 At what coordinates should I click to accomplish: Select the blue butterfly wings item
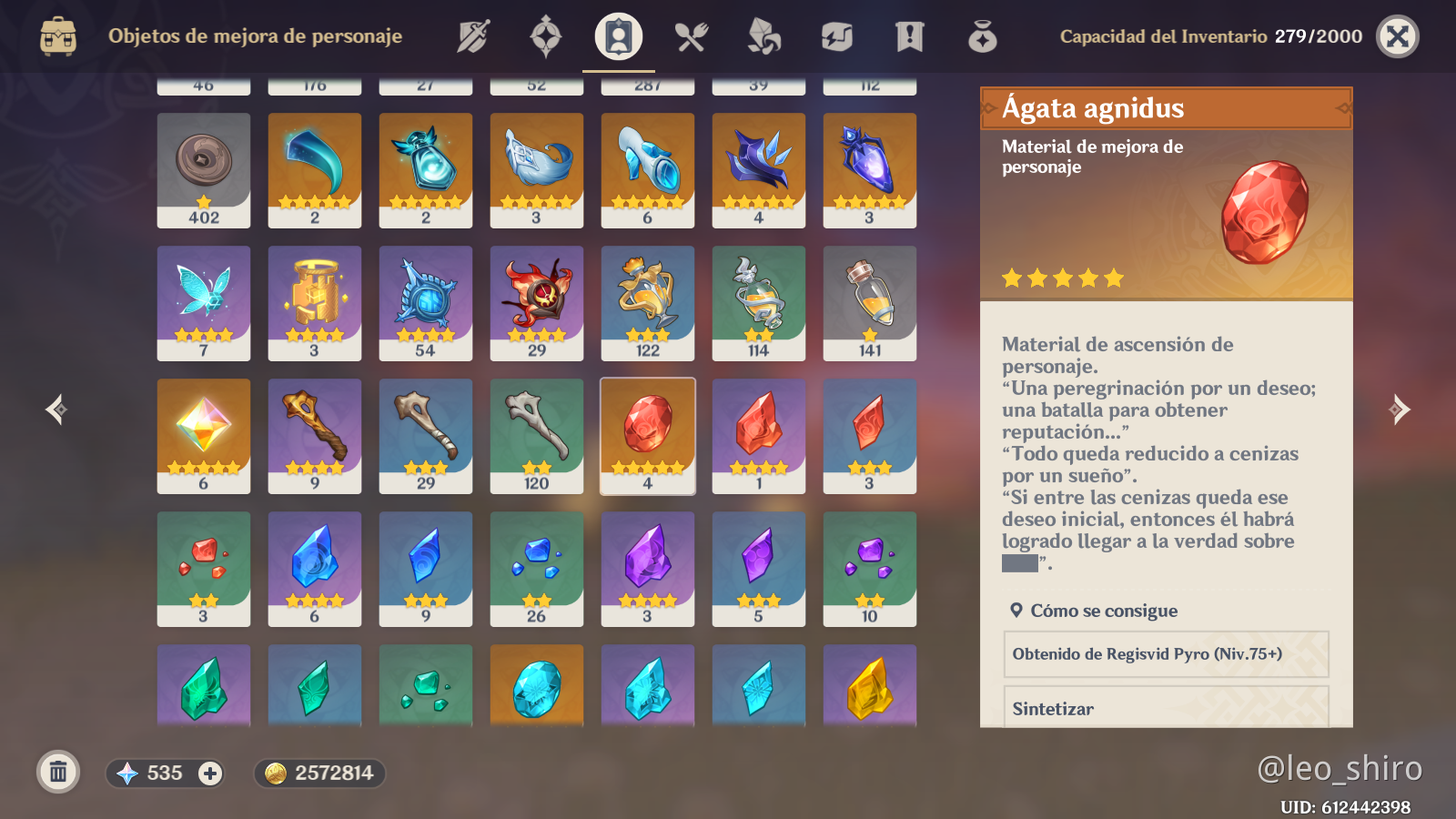click(204, 303)
